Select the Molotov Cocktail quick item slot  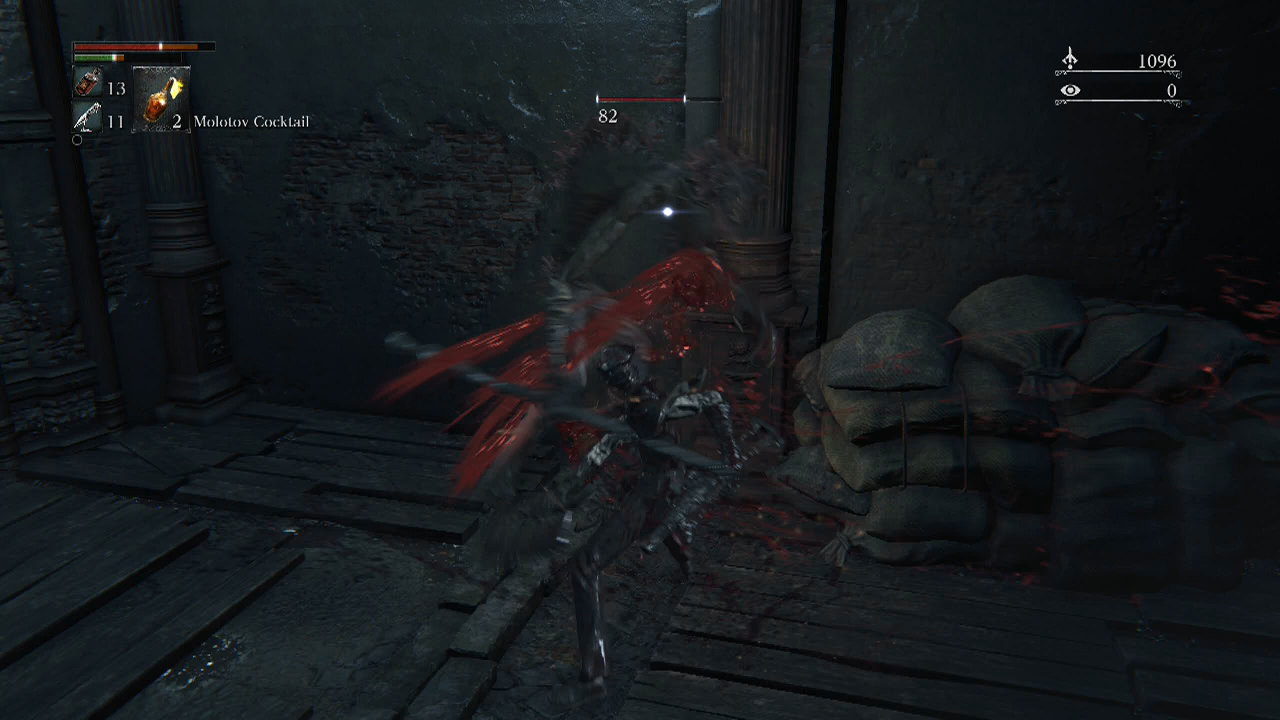pyautogui.click(x=160, y=100)
